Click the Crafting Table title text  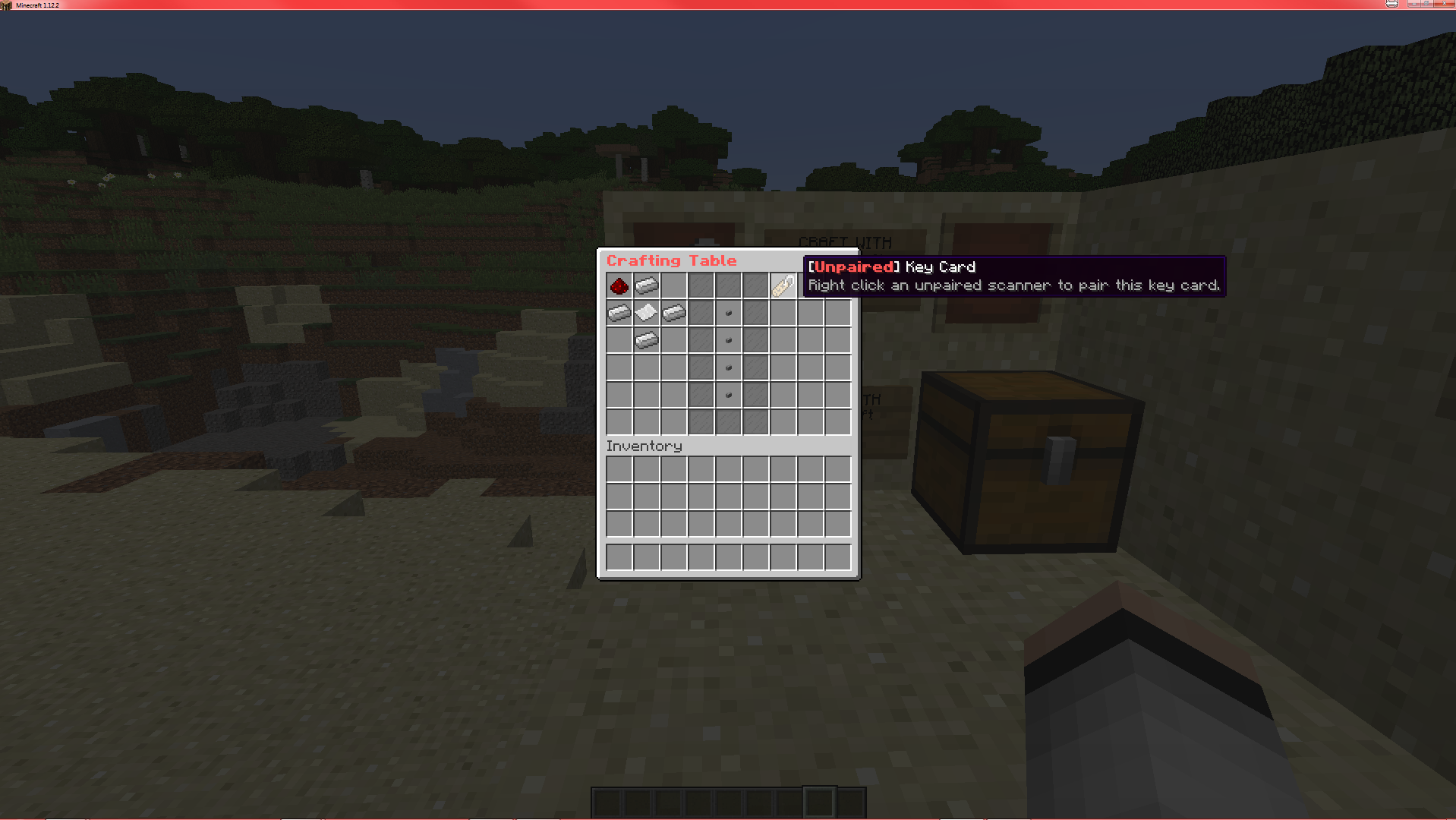673,260
